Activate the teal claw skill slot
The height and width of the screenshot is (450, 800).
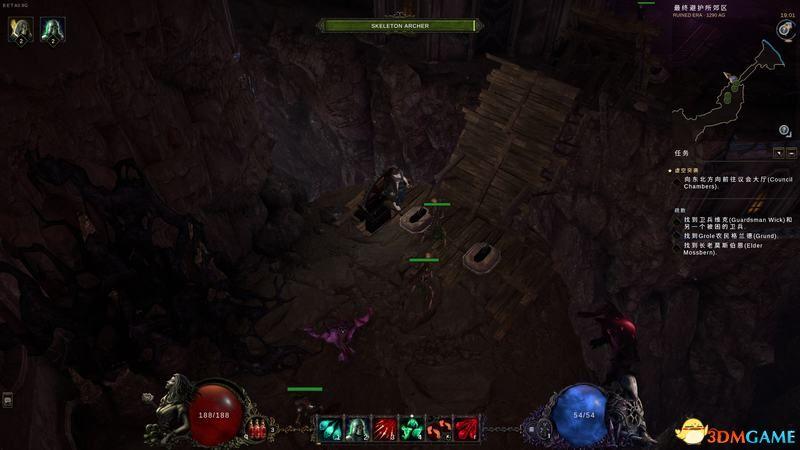(330, 429)
